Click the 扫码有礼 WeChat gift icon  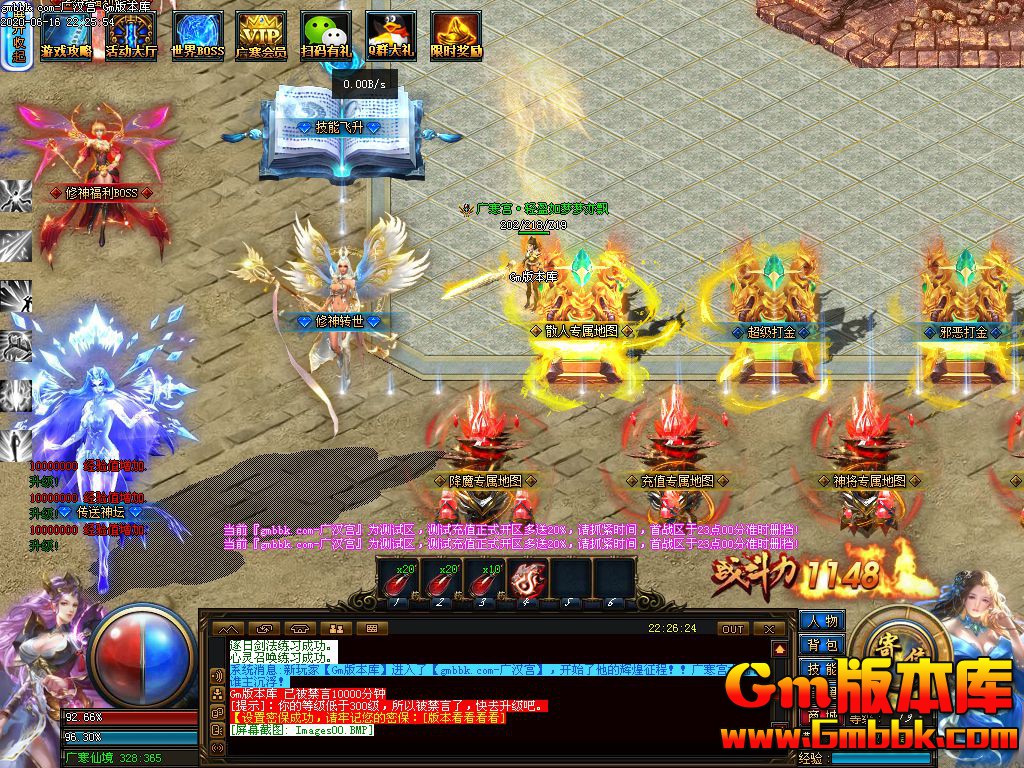pos(326,36)
